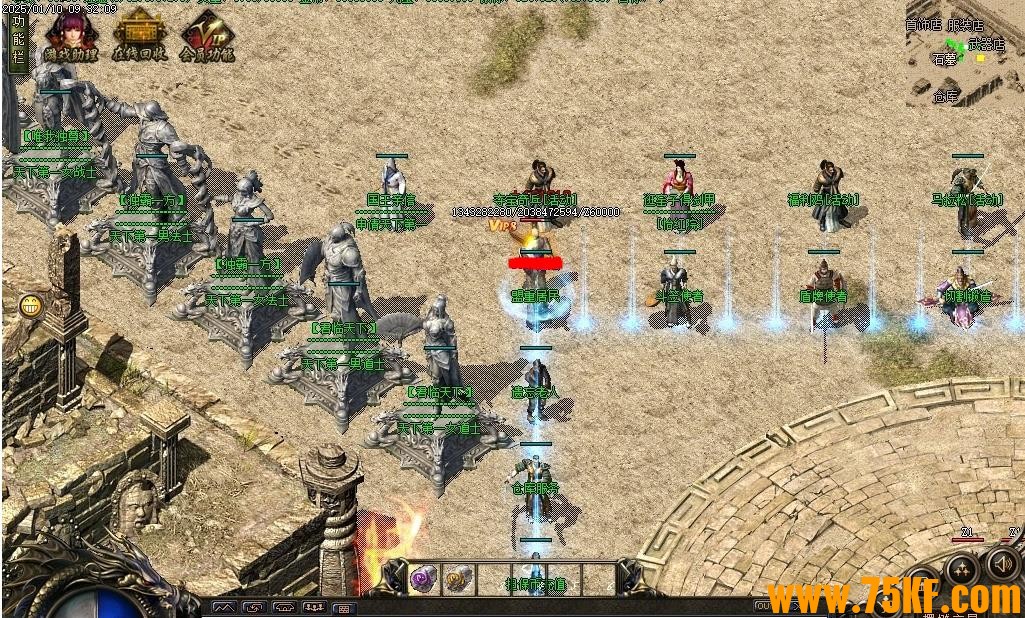Toggle sound with the speaker button
1025x618 pixels.
click(1002, 565)
